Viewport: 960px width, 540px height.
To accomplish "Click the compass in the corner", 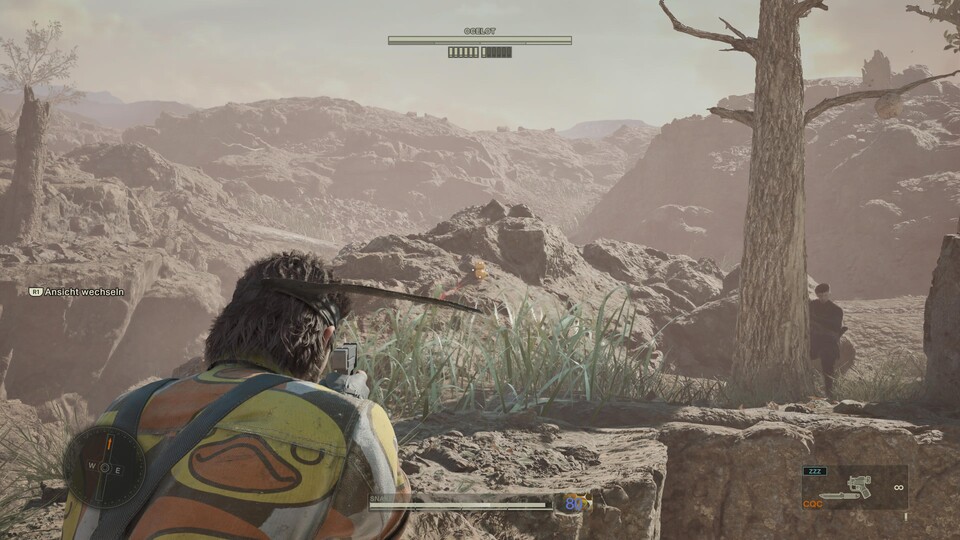I will point(104,468).
